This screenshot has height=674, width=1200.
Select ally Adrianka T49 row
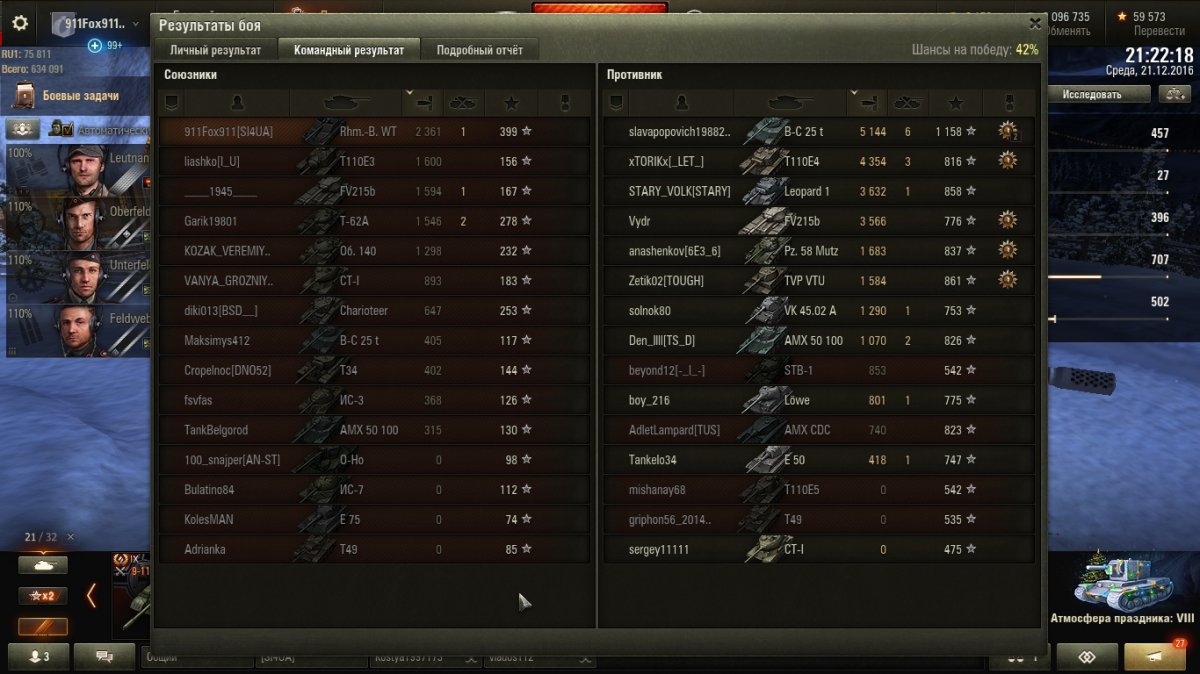(374, 549)
